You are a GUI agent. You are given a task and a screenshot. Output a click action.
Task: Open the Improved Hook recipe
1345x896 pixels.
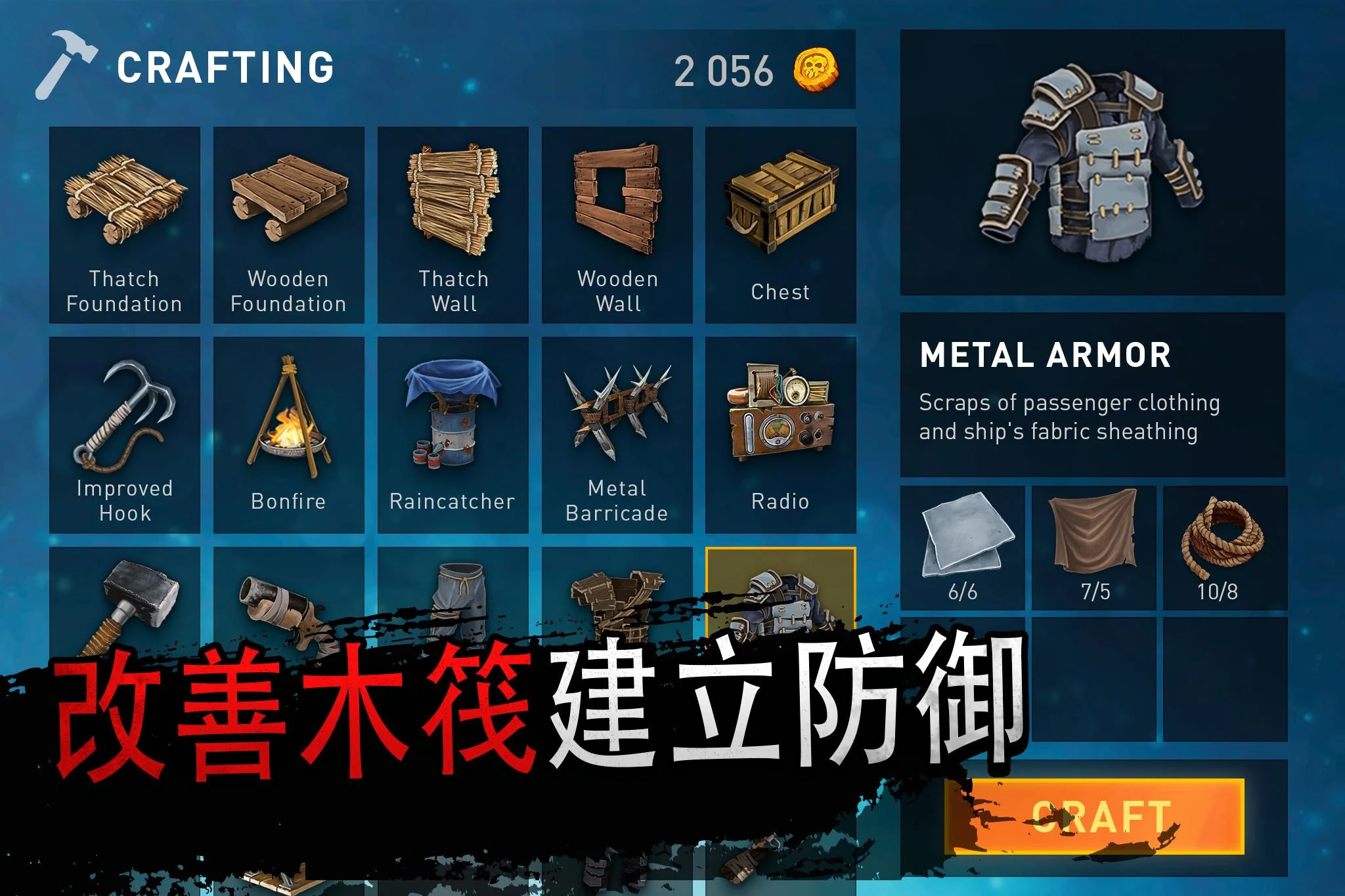[125, 433]
